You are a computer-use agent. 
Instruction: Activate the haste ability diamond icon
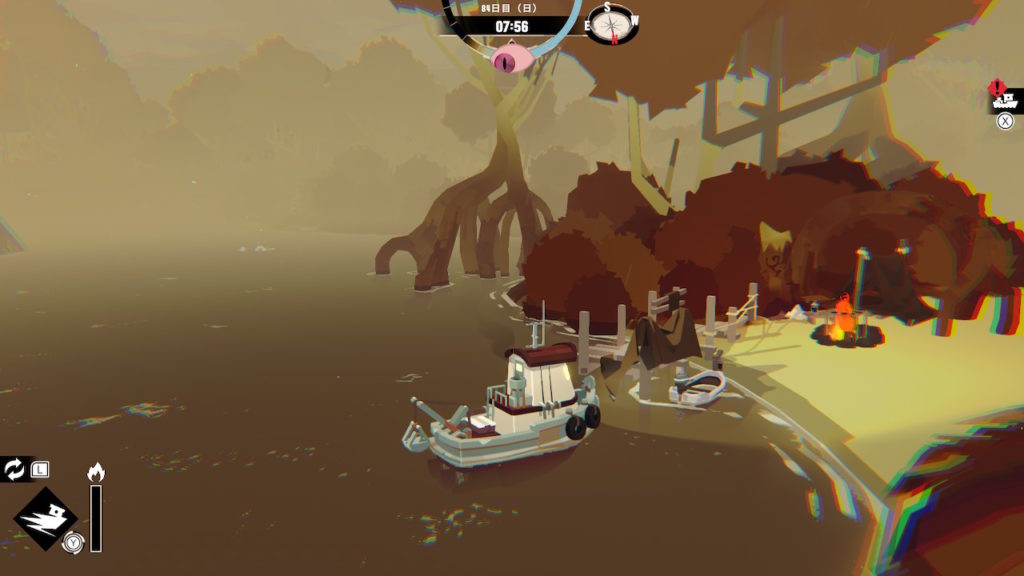click(47, 519)
